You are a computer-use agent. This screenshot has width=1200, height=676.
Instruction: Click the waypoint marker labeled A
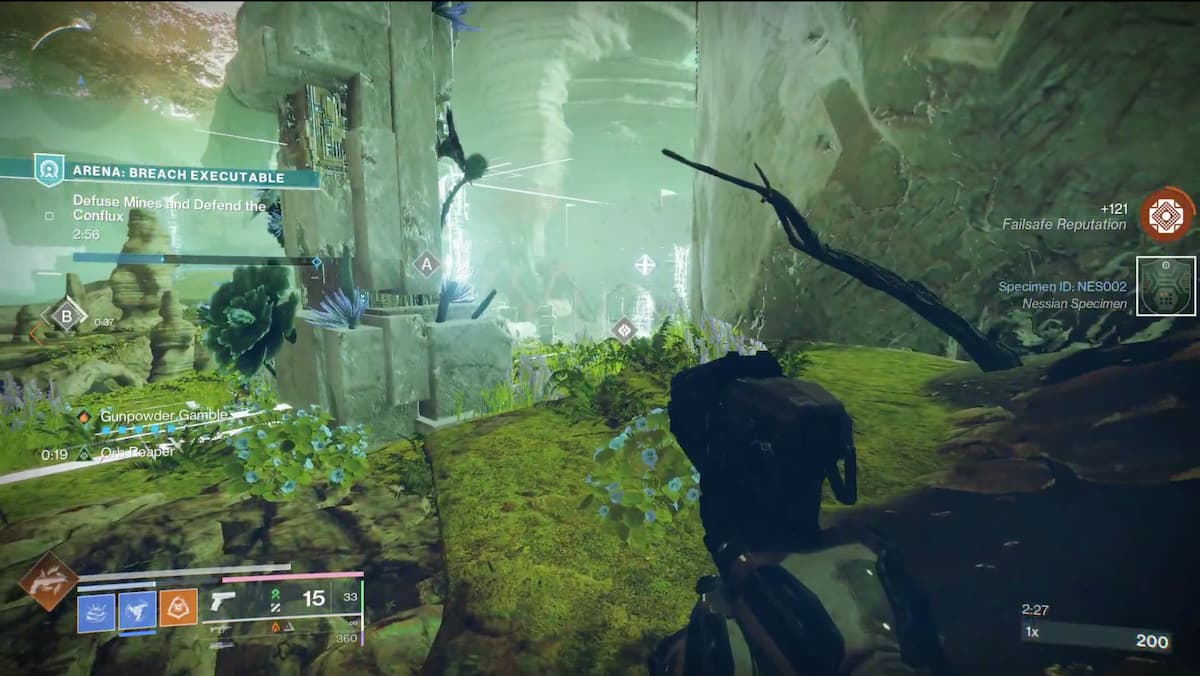427,265
